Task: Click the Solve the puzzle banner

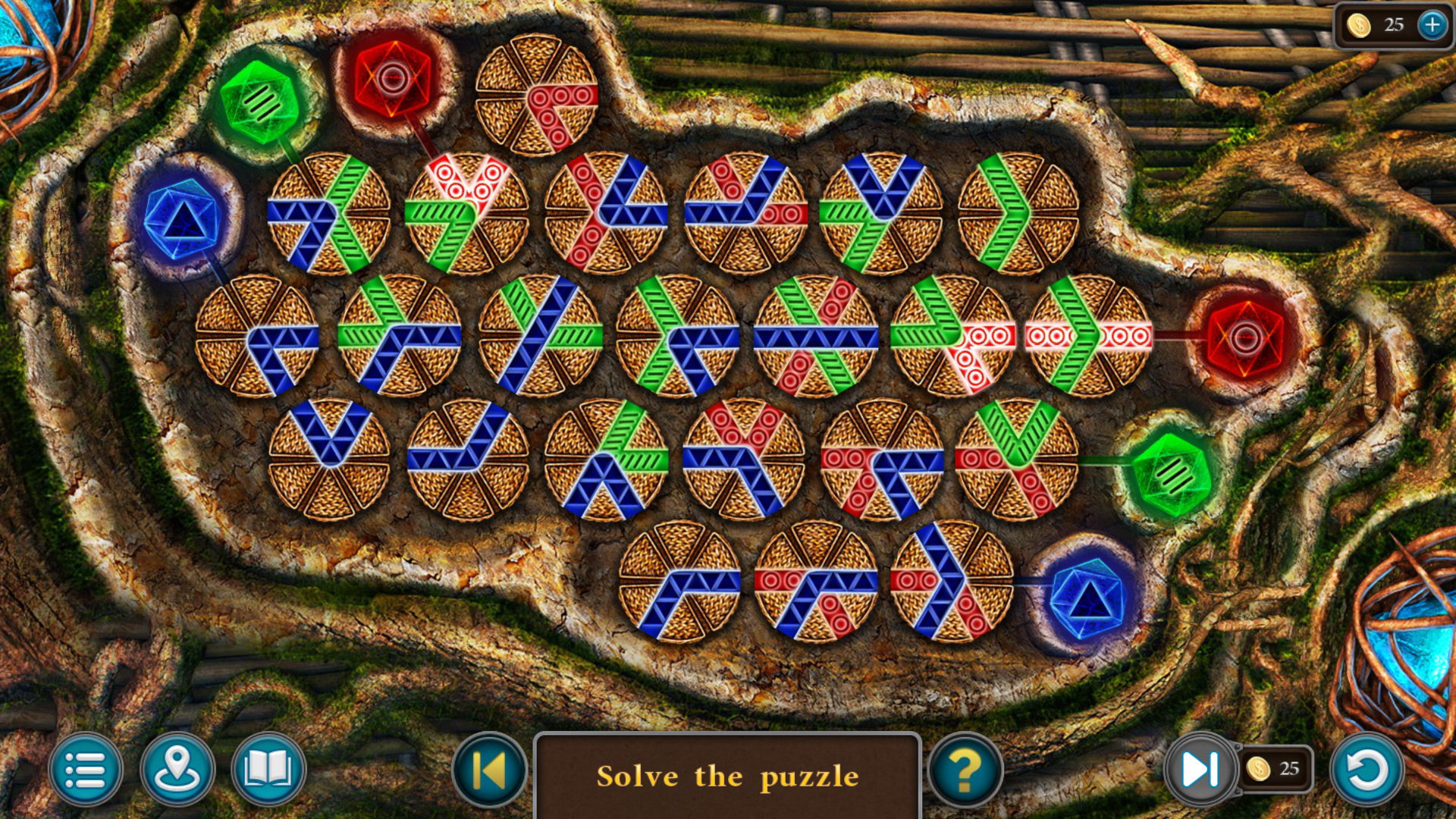Action: pyautogui.click(x=730, y=776)
